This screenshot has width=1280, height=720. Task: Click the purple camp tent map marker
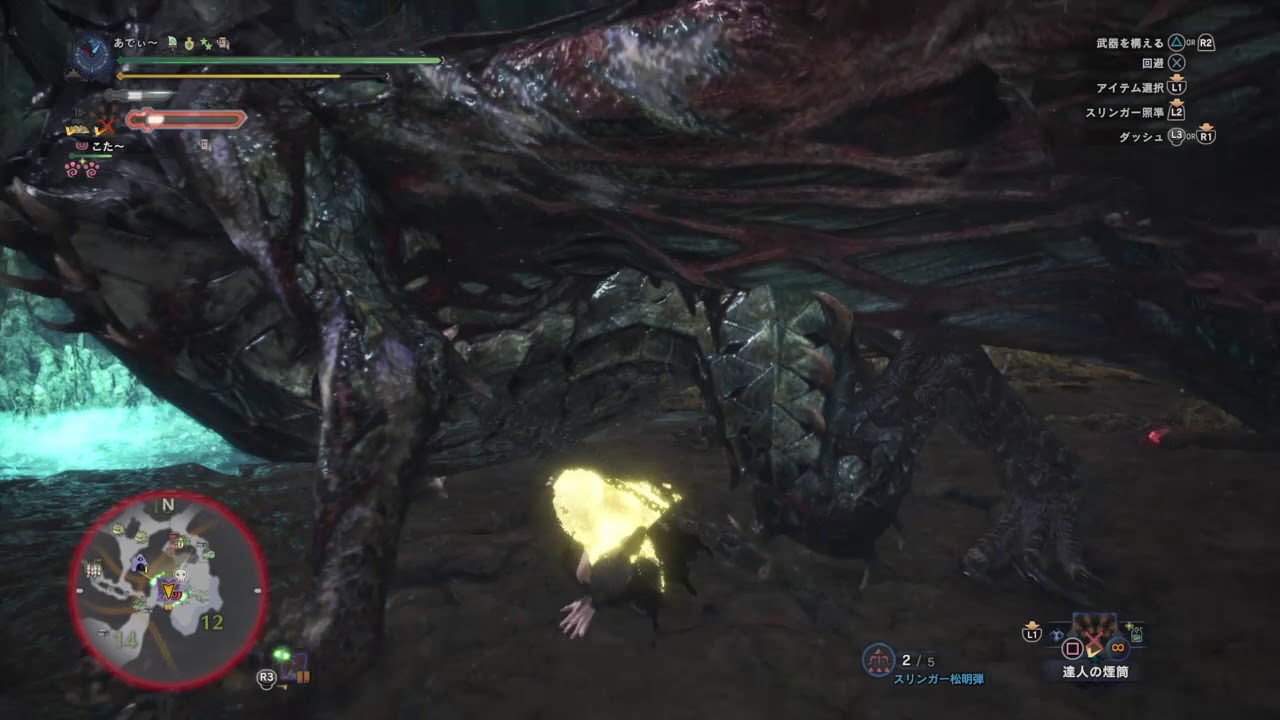pos(138,564)
